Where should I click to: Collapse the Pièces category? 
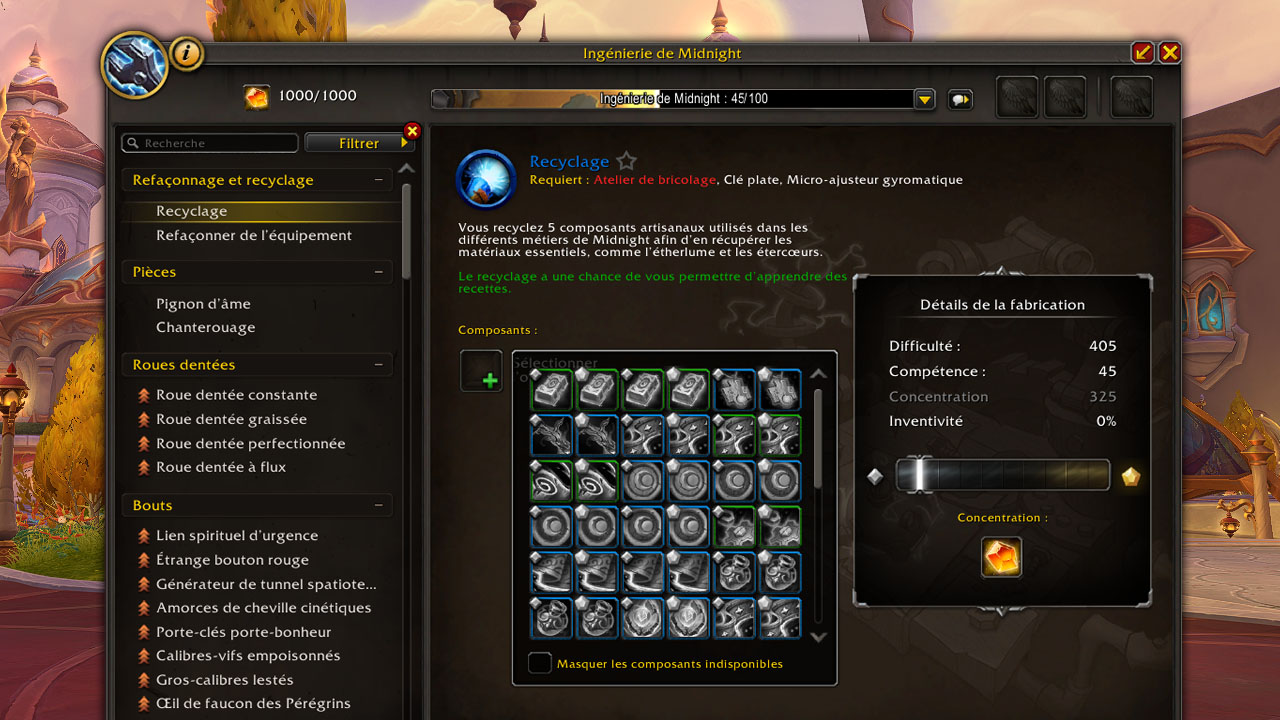379,272
